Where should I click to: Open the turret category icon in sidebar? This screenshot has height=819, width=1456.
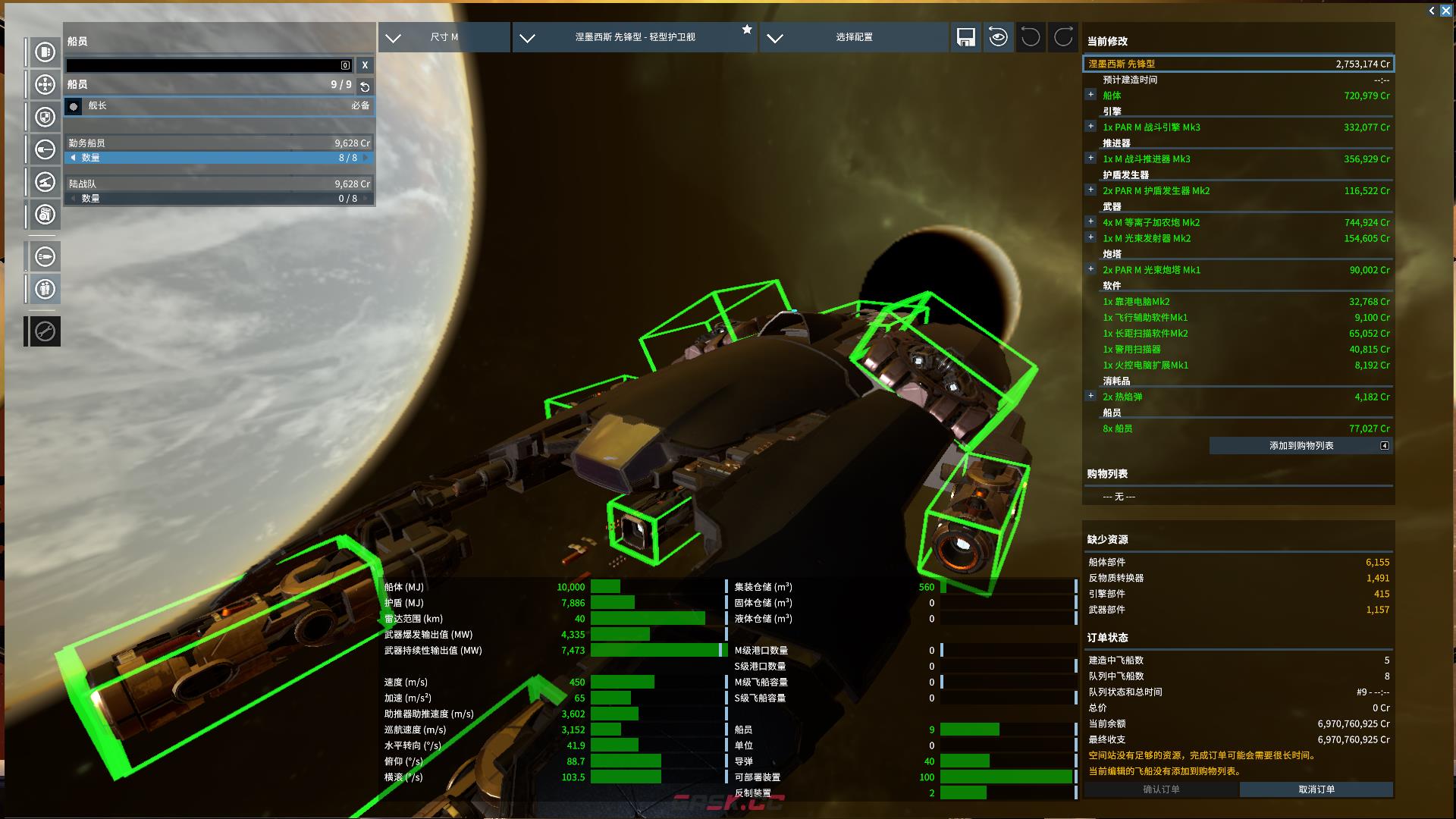pyautogui.click(x=45, y=182)
